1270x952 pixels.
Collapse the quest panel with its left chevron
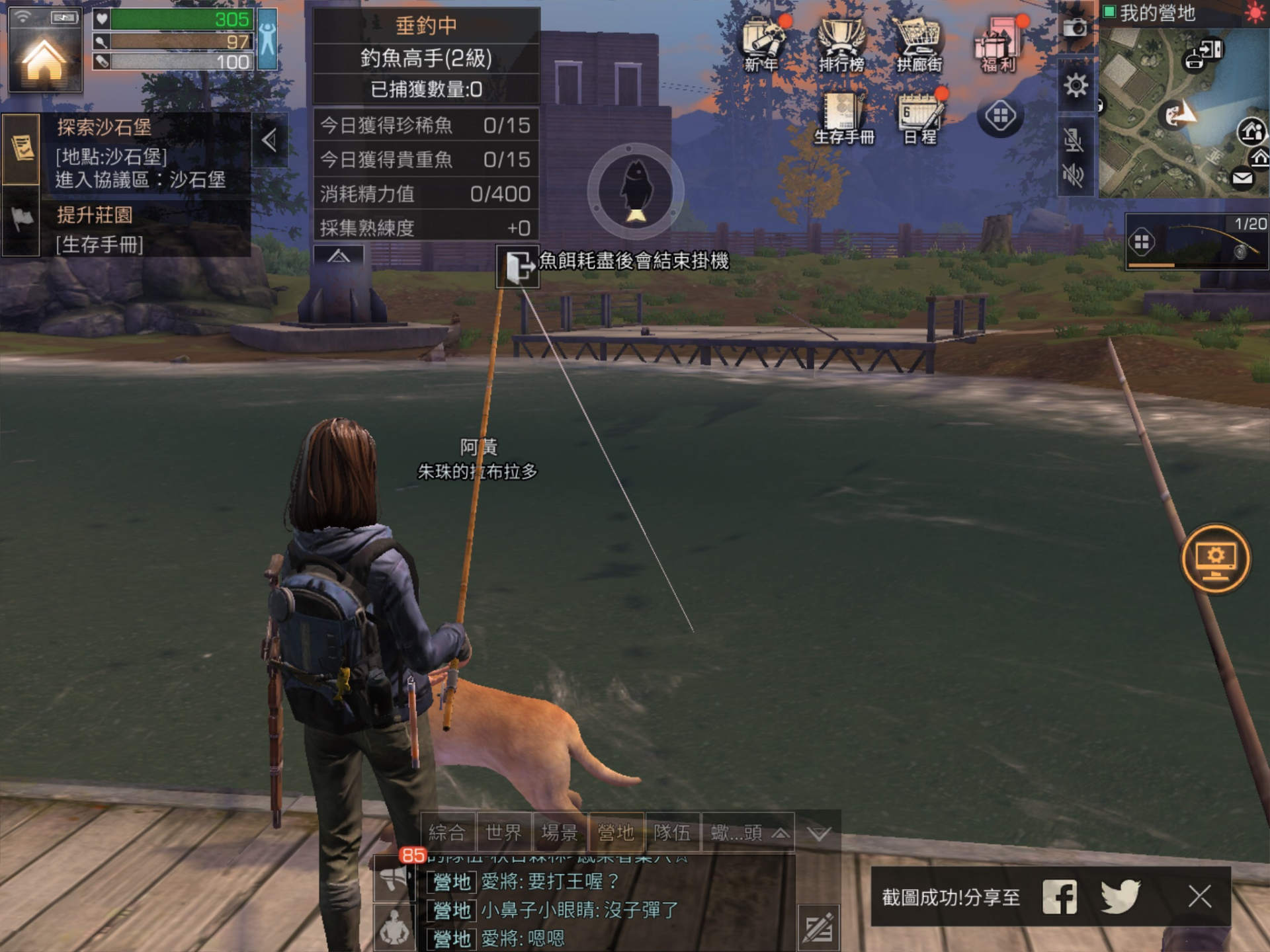pyautogui.click(x=271, y=139)
